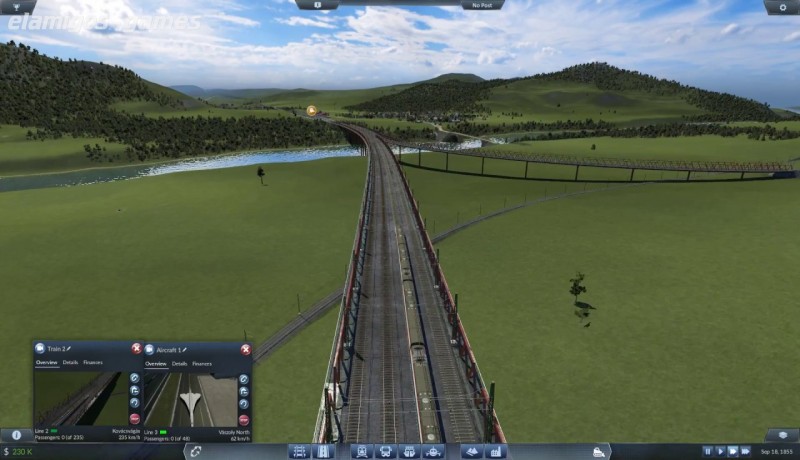Stop Aircraft 1 with the red button
This screenshot has width=800, height=460.
(x=244, y=419)
